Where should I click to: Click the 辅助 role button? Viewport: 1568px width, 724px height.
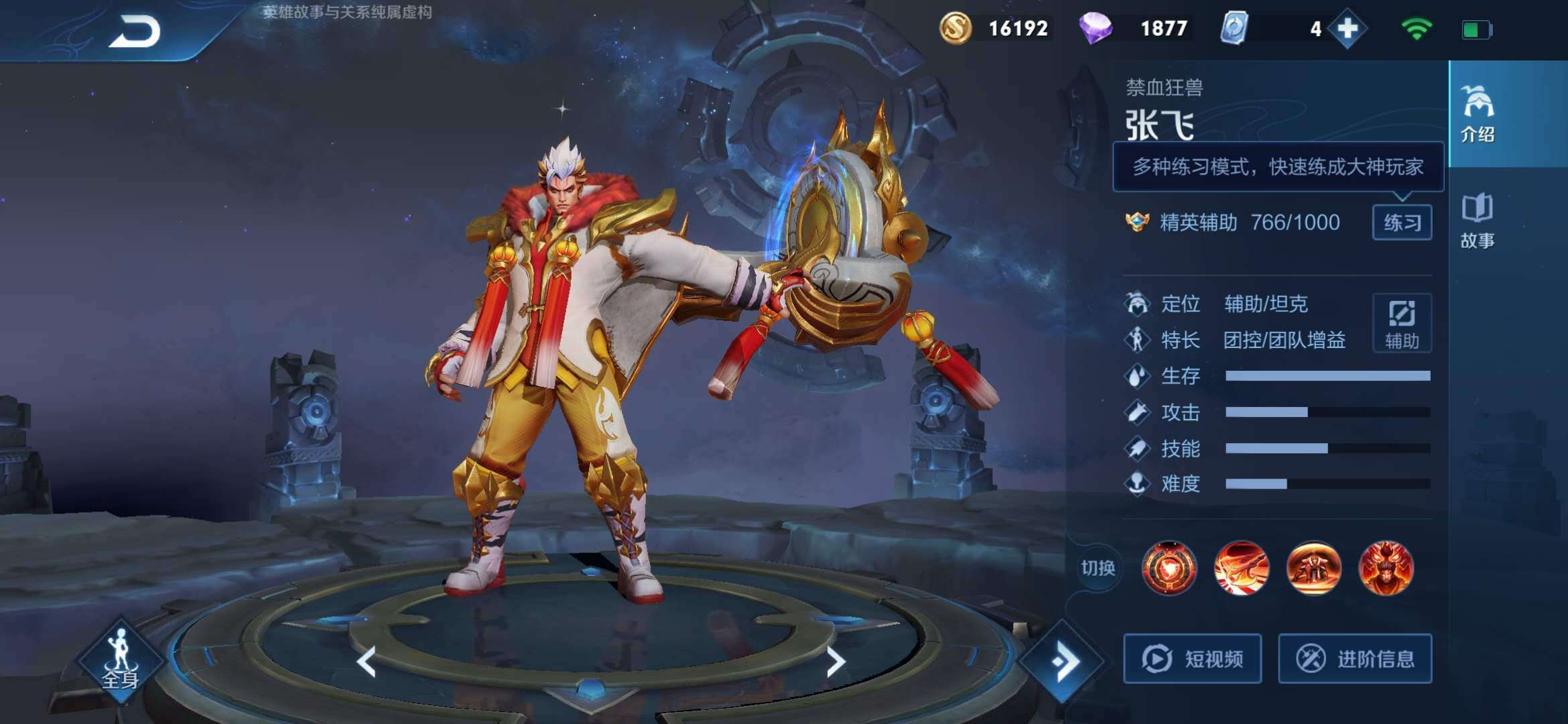(x=1402, y=323)
